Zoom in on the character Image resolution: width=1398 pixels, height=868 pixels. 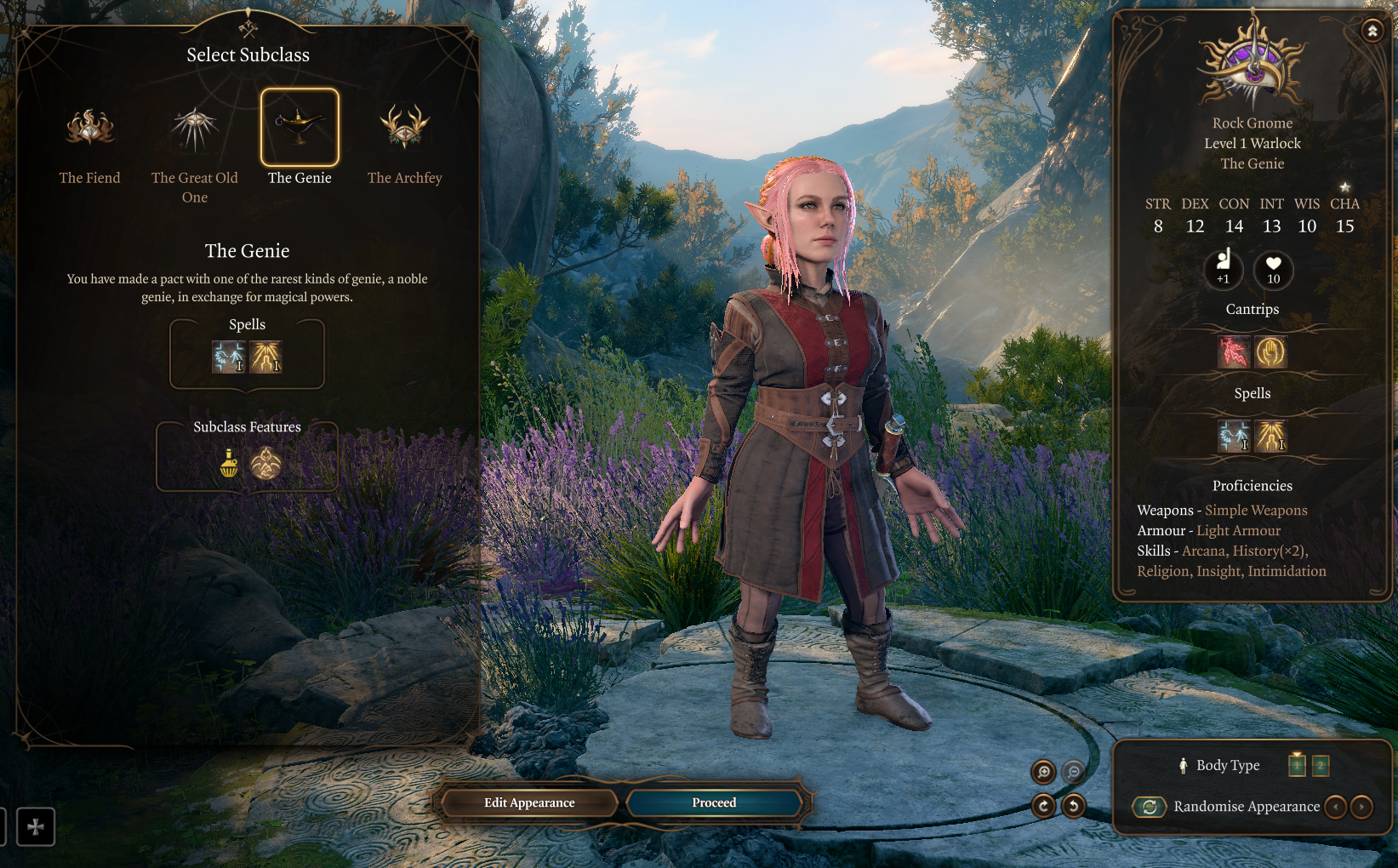pos(1043,772)
